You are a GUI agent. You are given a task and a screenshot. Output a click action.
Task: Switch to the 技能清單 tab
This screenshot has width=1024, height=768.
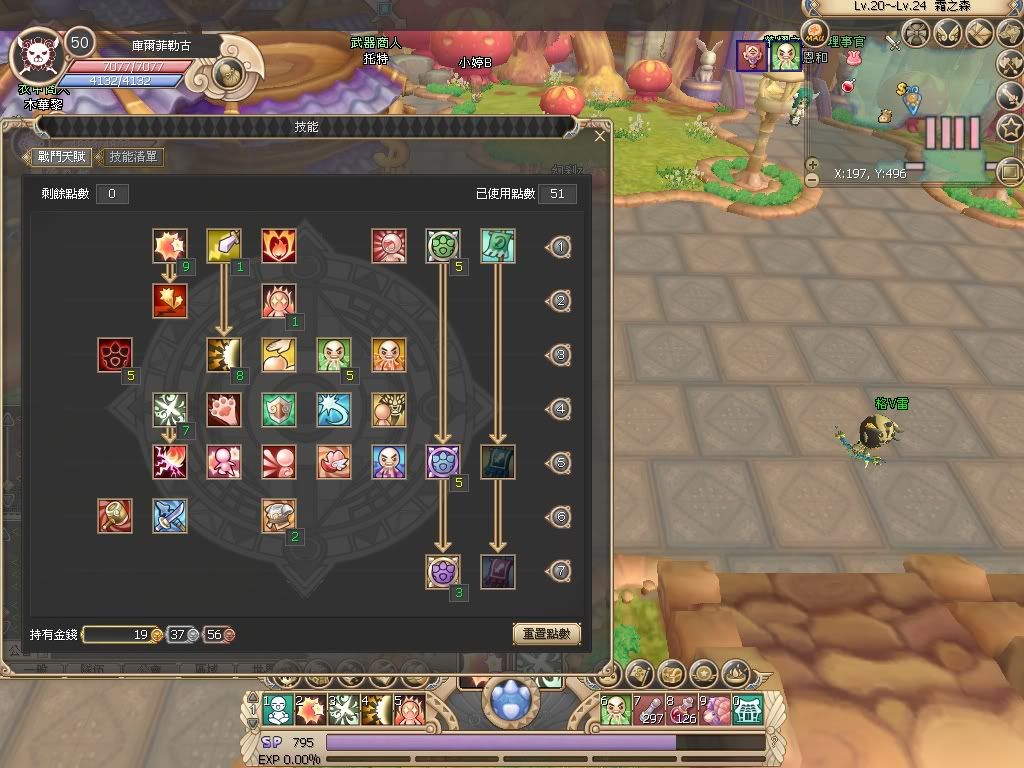pyautogui.click(x=134, y=157)
